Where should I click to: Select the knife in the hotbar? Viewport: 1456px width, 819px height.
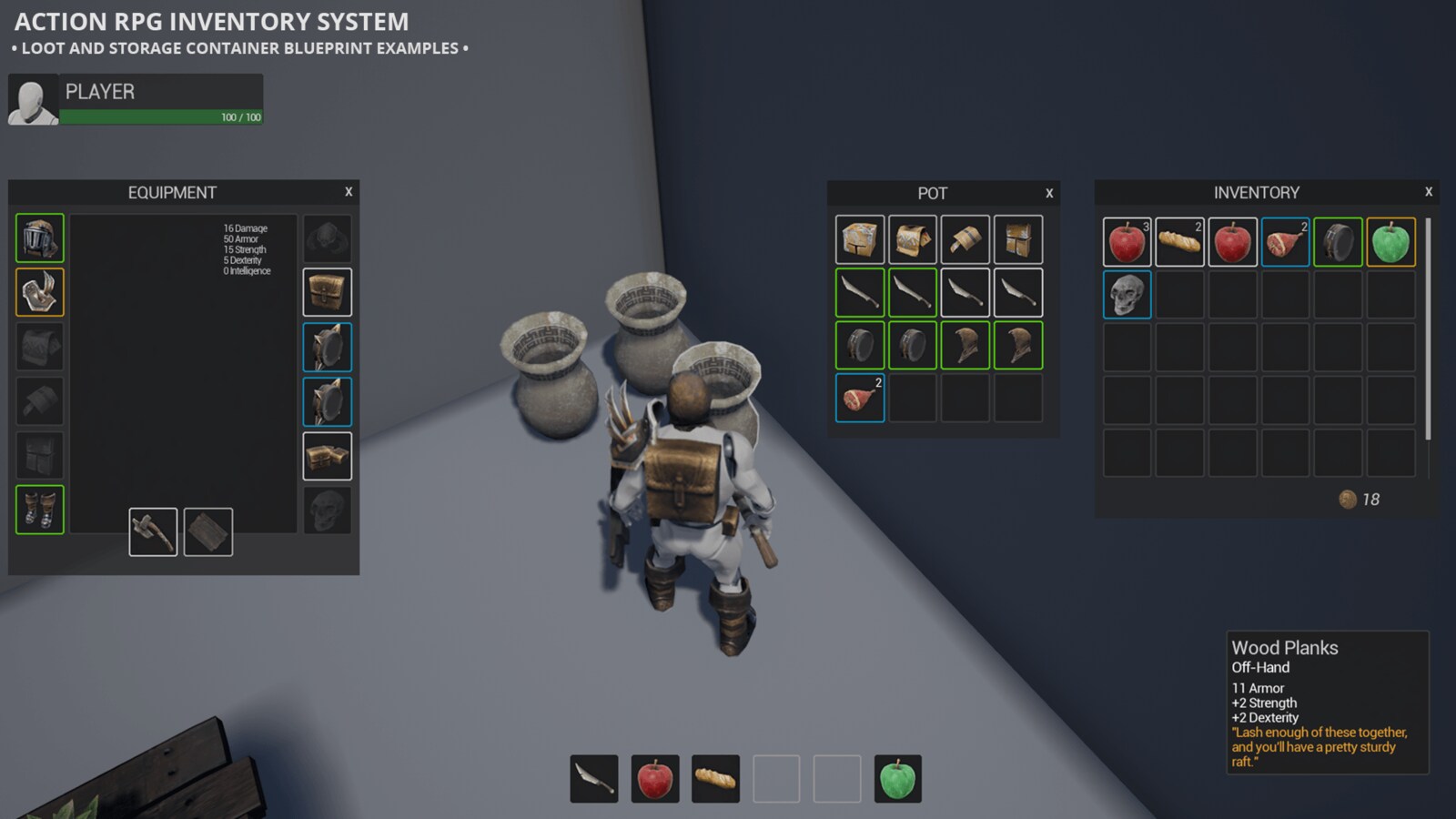click(x=595, y=778)
